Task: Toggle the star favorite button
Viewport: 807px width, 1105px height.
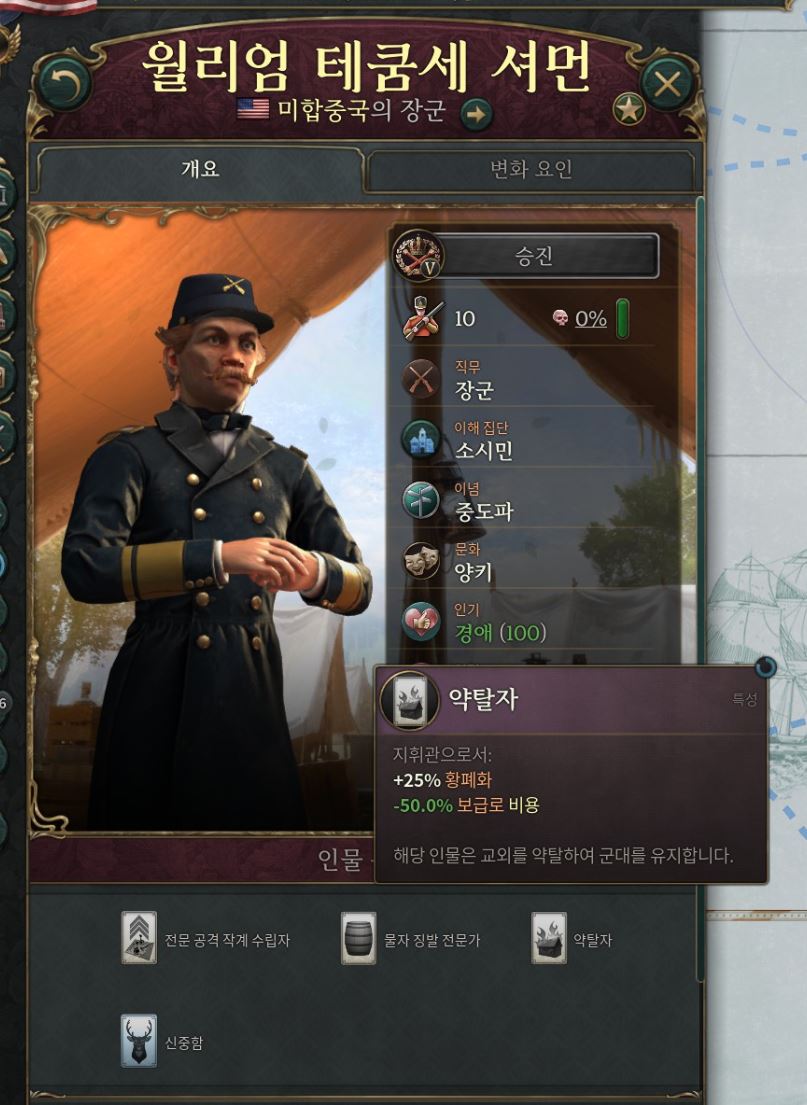Action: point(629,109)
